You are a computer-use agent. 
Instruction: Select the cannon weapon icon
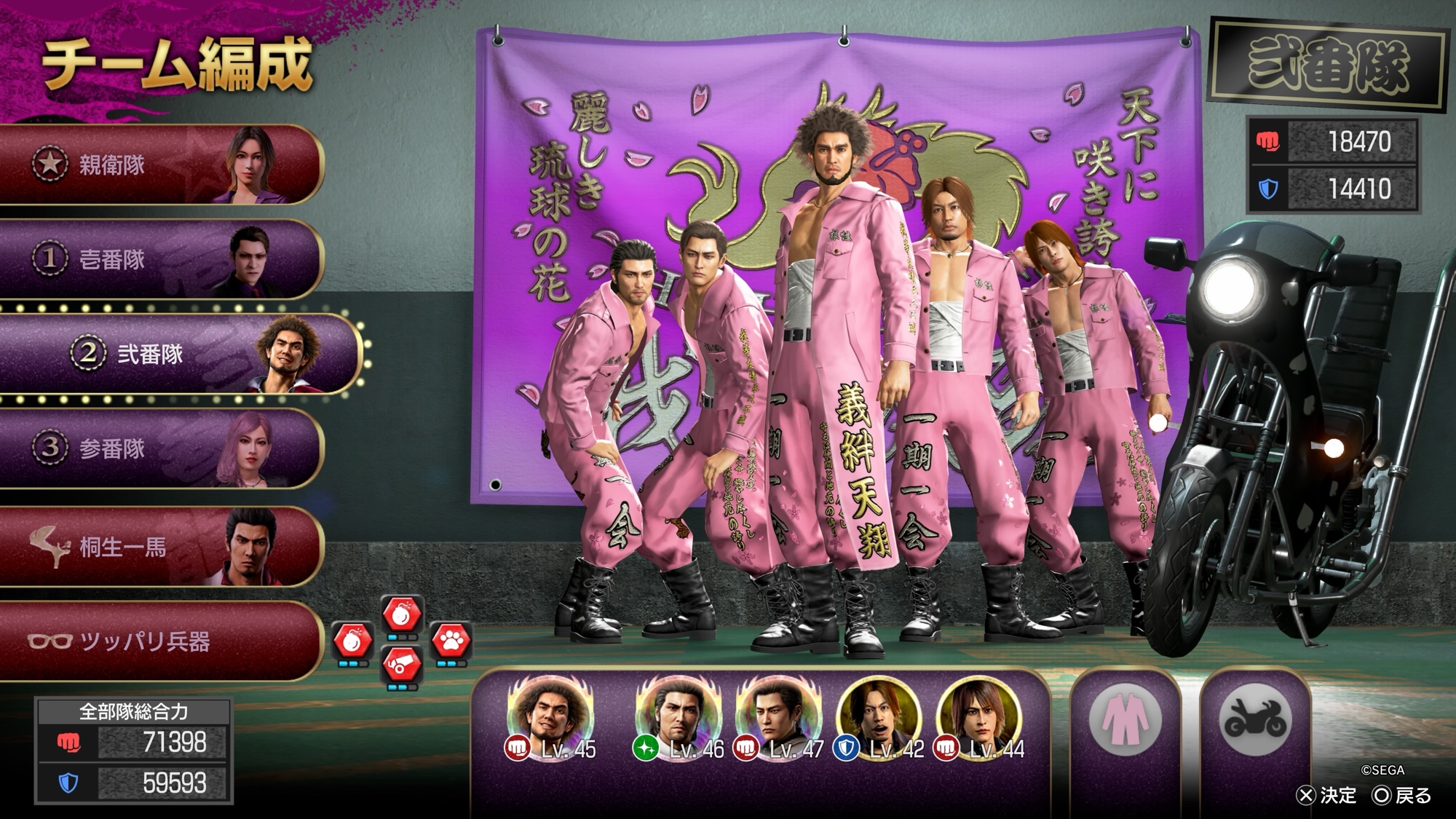pos(402,665)
